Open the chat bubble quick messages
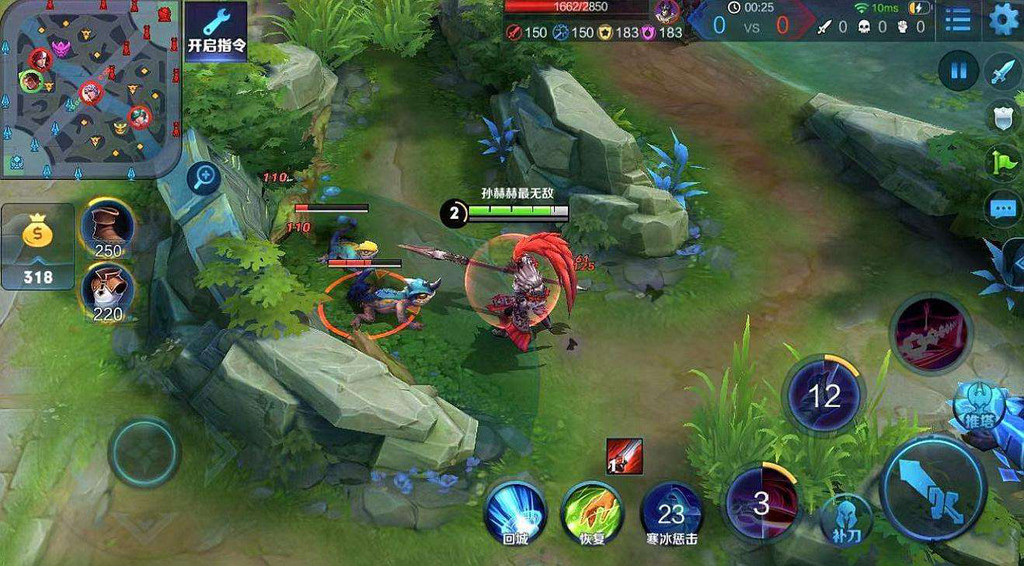 click(1003, 209)
